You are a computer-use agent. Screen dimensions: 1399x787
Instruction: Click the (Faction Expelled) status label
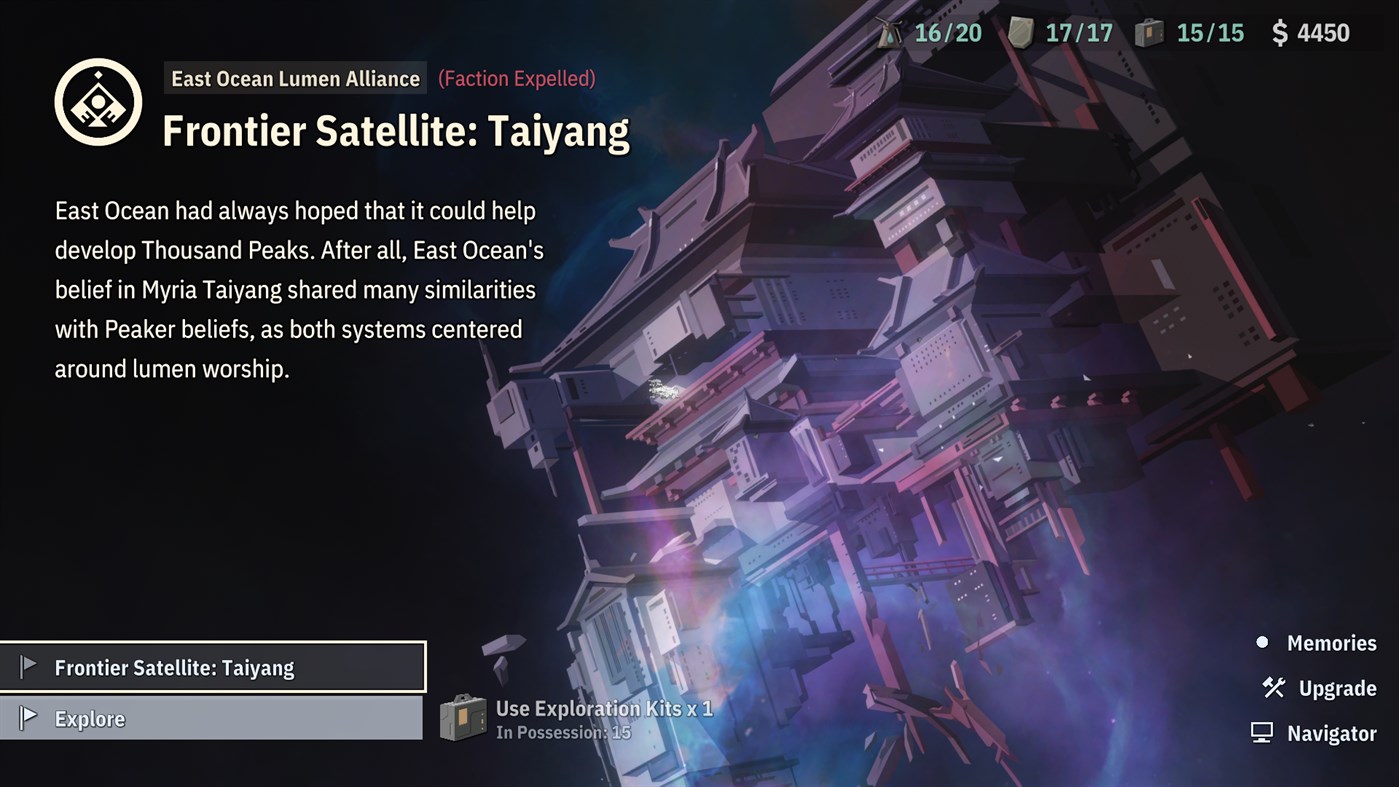[x=516, y=78]
